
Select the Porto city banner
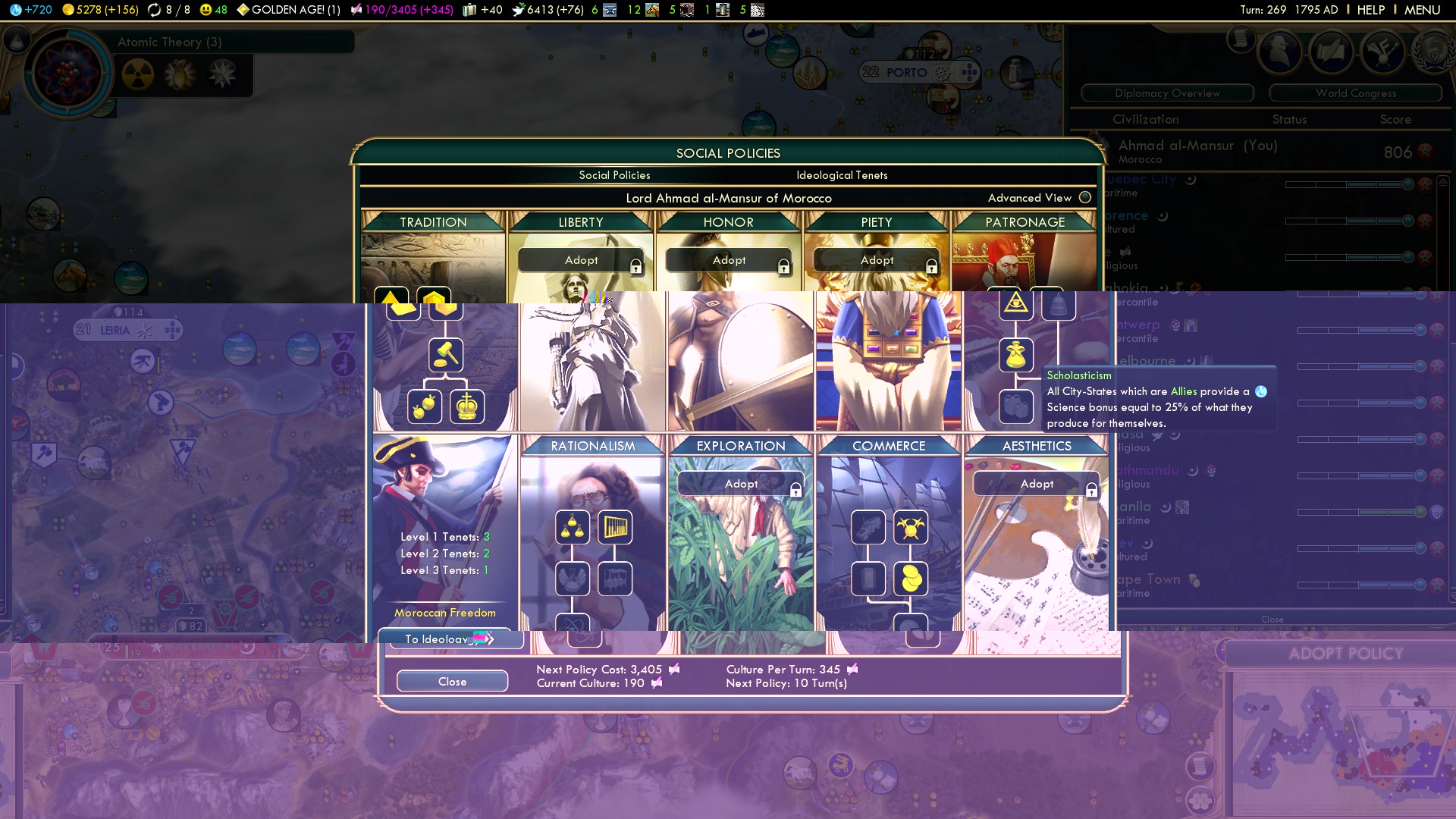906,73
